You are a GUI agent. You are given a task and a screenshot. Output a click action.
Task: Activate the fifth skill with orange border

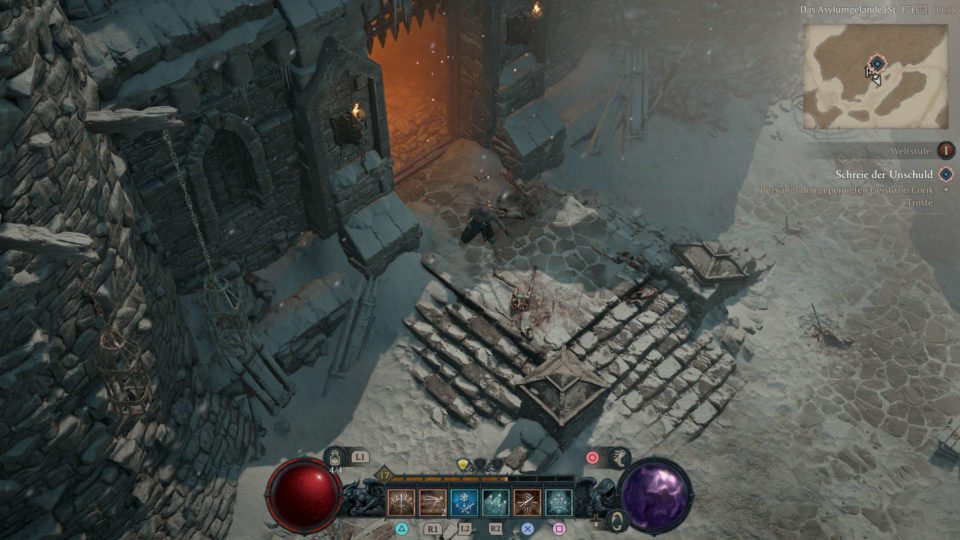pyautogui.click(x=527, y=502)
